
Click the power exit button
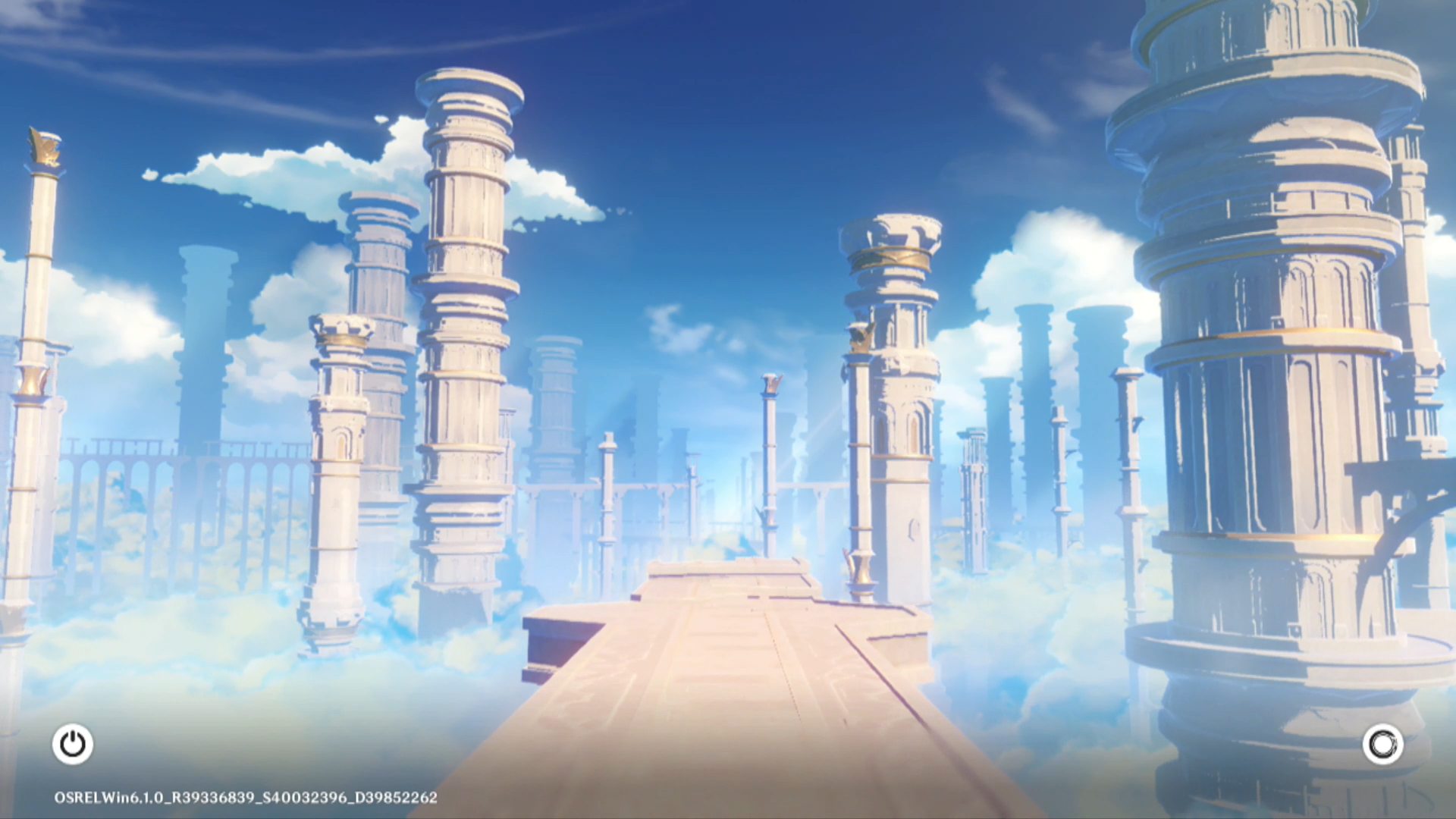pyautogui.click(x=73, y=744)
